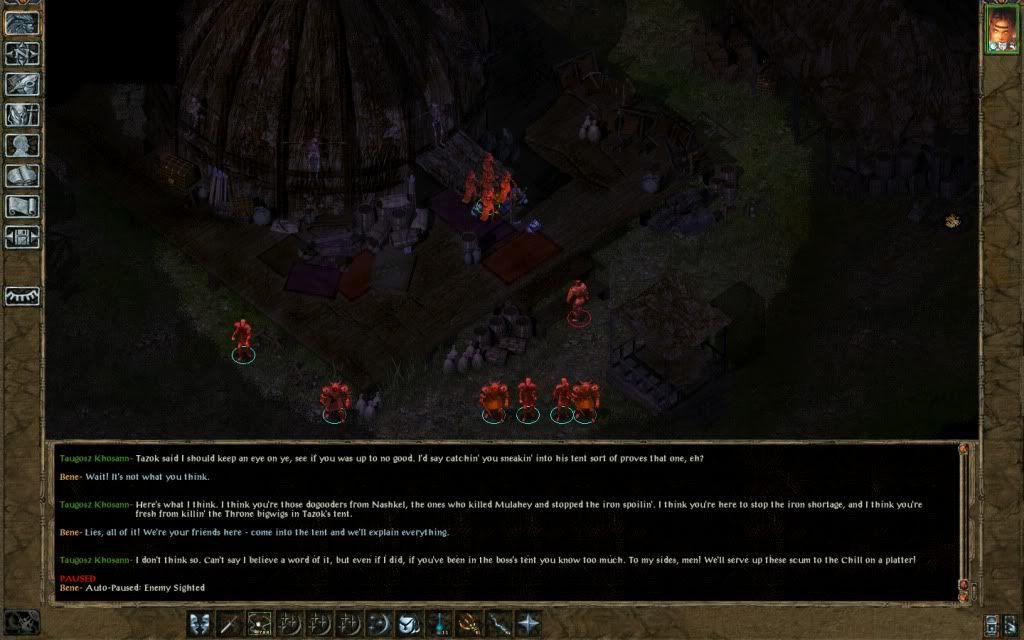Open special abilities four-point star icon
Viewport: 1024px width, 640px height.
pyautogui.click(x=527, y=622)
